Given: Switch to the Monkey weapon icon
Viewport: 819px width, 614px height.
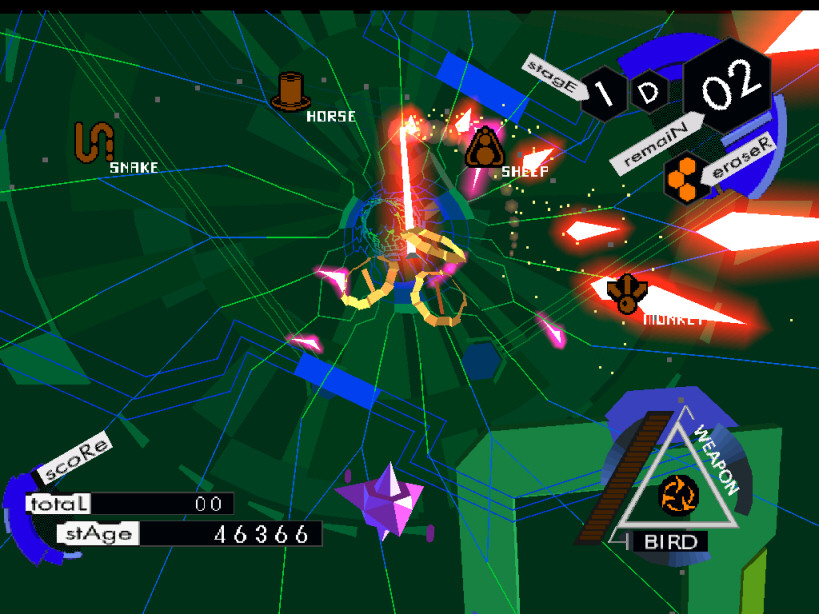Looking at the screenshot, I should coord(626,292).
